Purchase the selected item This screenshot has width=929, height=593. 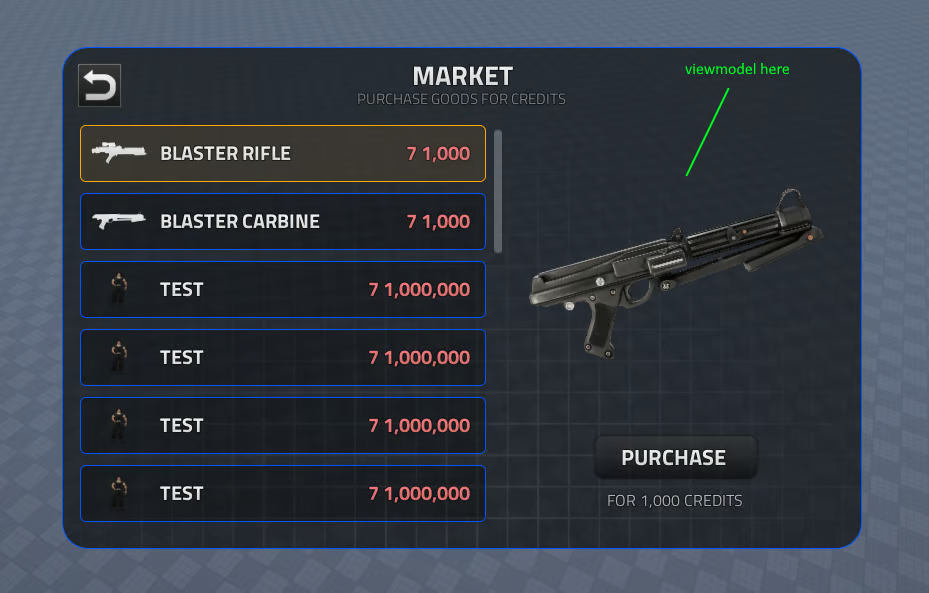[674, 458]
